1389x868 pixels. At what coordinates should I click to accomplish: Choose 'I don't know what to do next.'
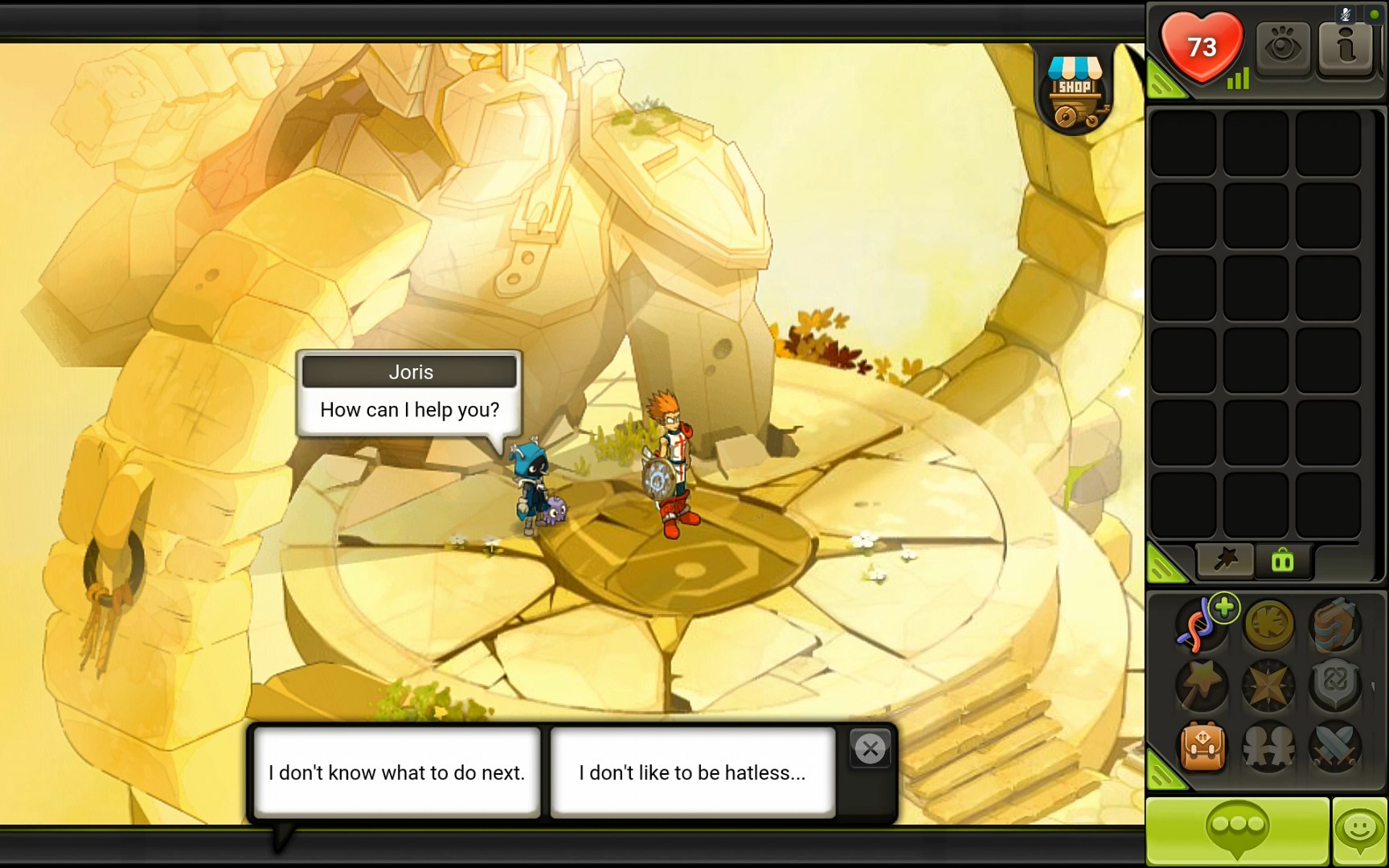pos(396,772)
